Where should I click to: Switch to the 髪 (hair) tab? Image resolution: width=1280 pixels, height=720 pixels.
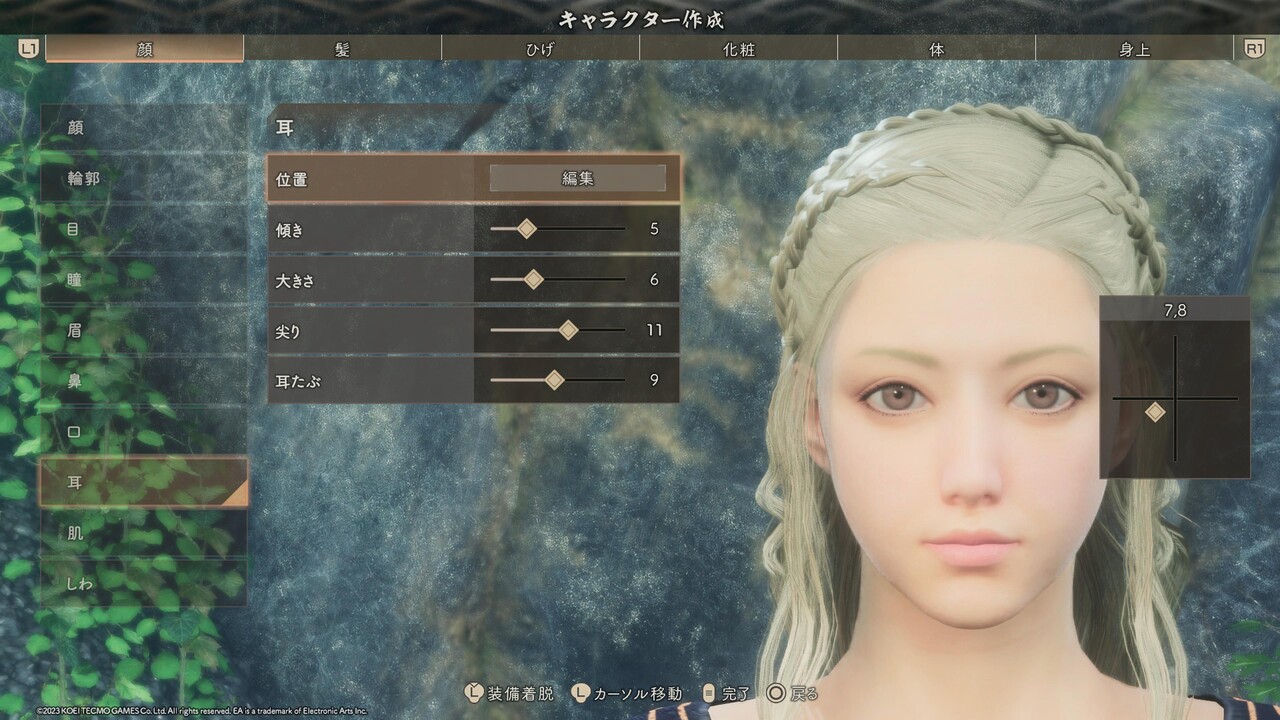tap(342, 49)
